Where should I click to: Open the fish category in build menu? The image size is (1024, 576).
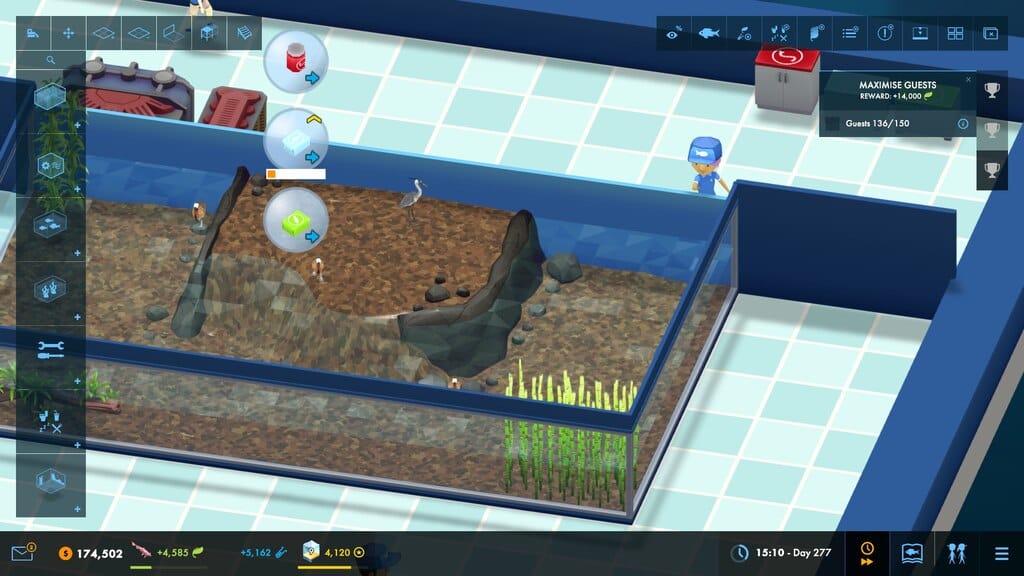[x=50, y=228]
